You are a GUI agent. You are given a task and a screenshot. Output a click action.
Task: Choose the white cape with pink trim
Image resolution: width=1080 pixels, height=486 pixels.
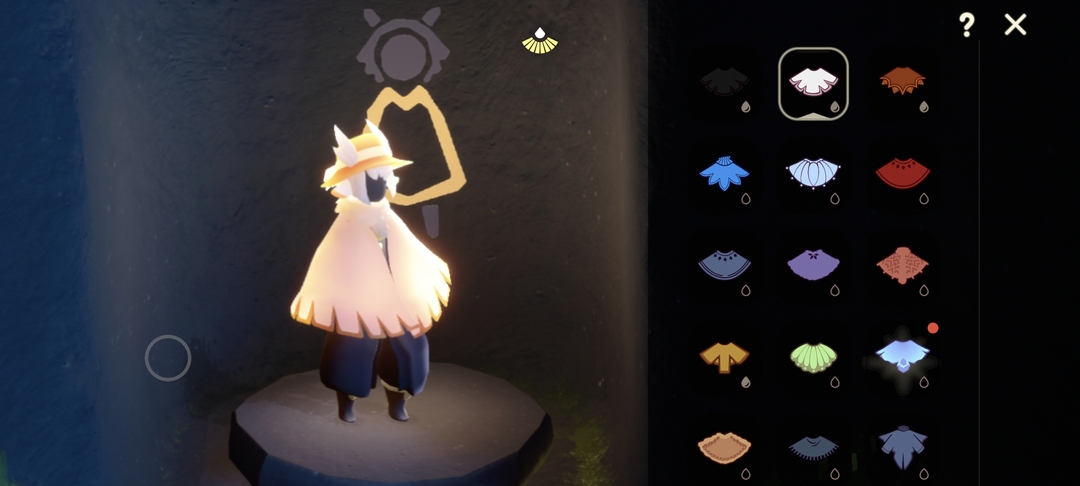coord(813,82)
